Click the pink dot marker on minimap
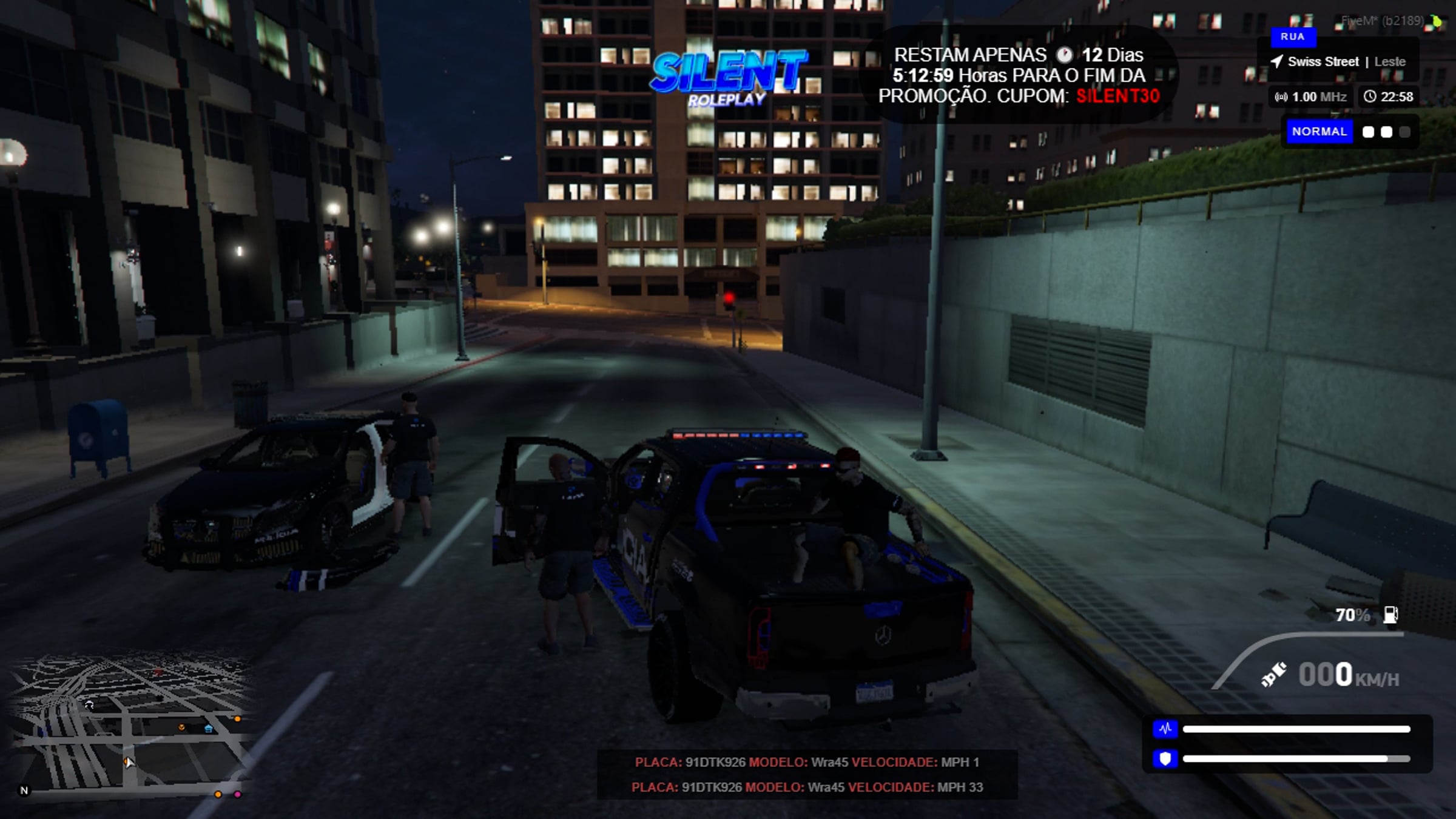This screenshot has width=1456, height=819. coord(238,794)
